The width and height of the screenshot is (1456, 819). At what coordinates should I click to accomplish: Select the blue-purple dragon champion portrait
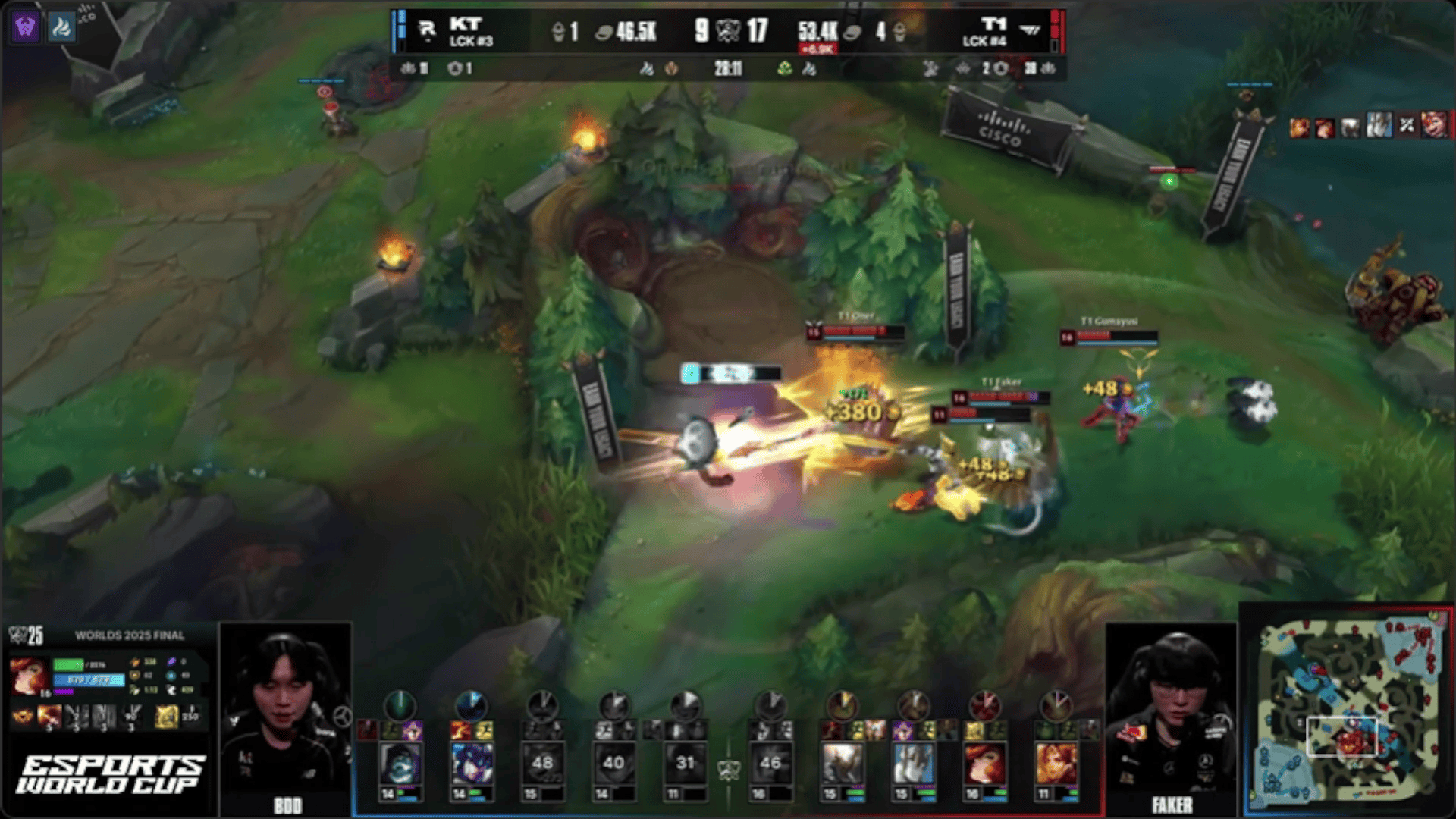click(472, 764)
